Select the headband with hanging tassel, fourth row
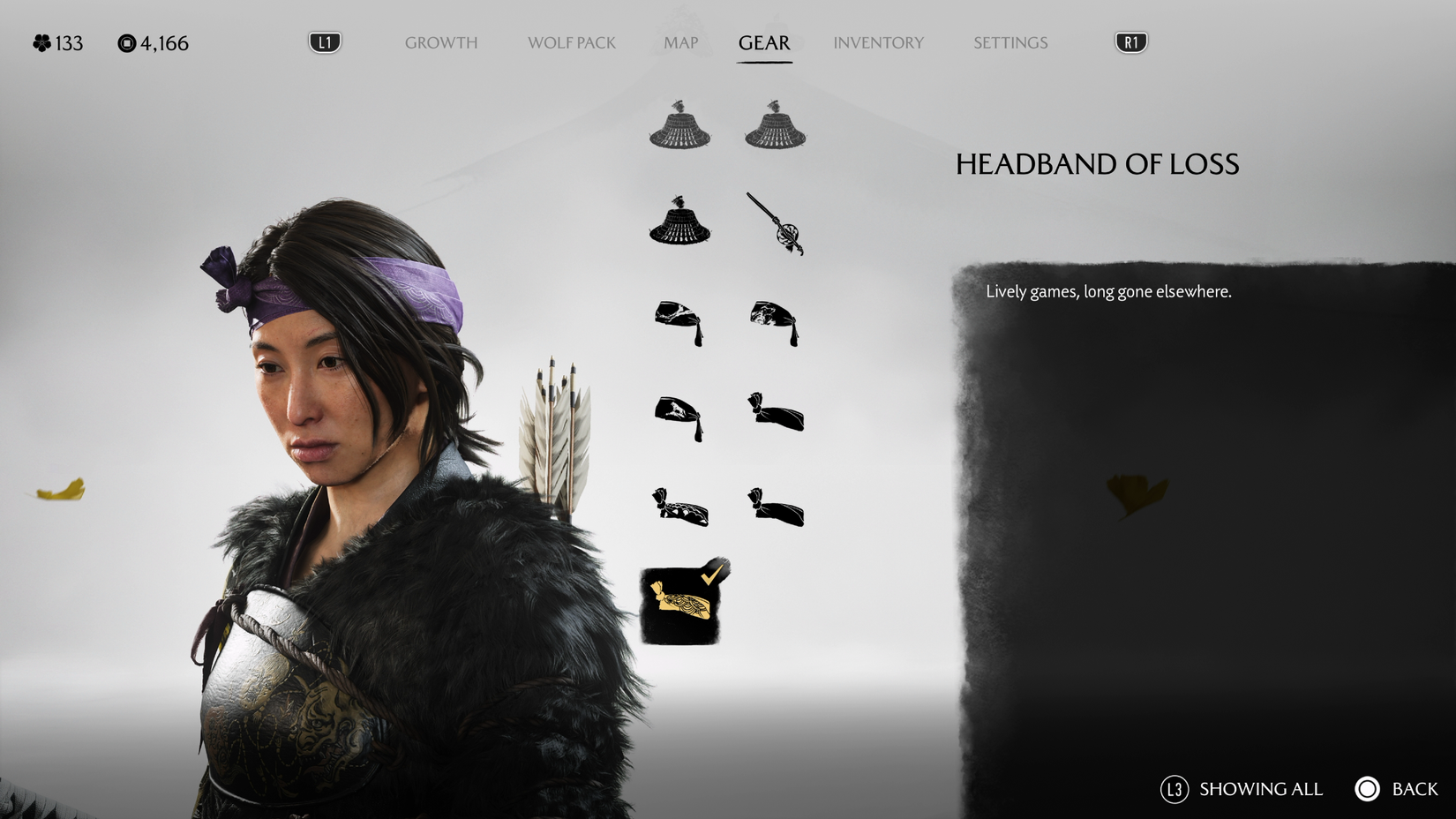 (x=679, y=415)
